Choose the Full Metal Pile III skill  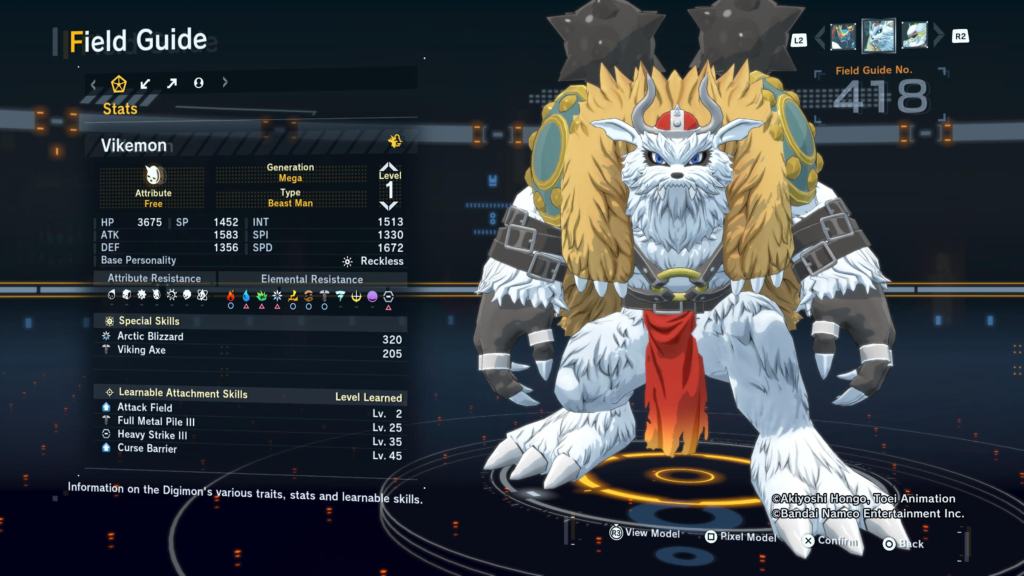tap(155, 422)
